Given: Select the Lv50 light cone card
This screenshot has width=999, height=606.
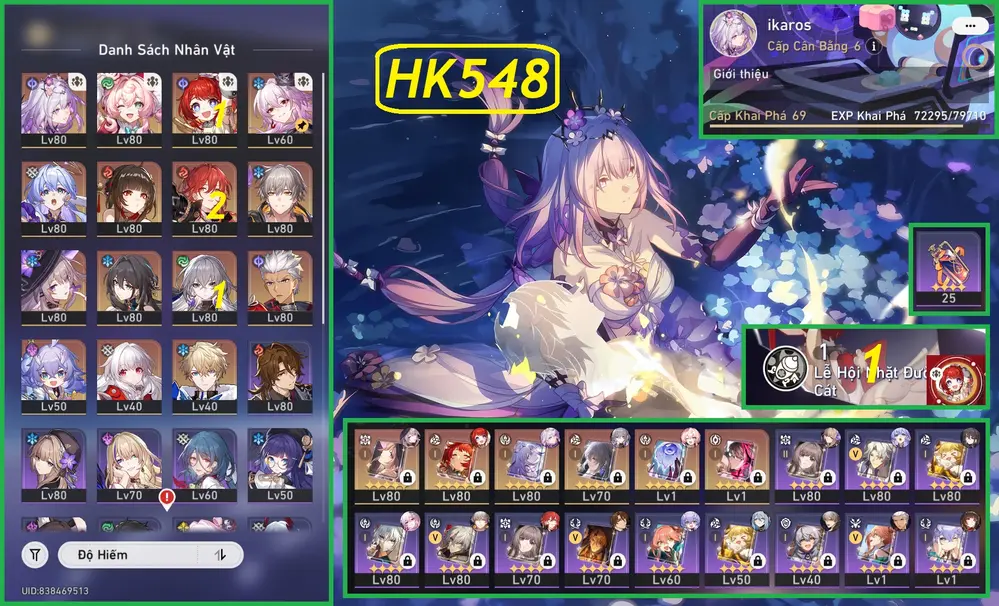Looking at the screenshot, I should click(x=736, y=550).
